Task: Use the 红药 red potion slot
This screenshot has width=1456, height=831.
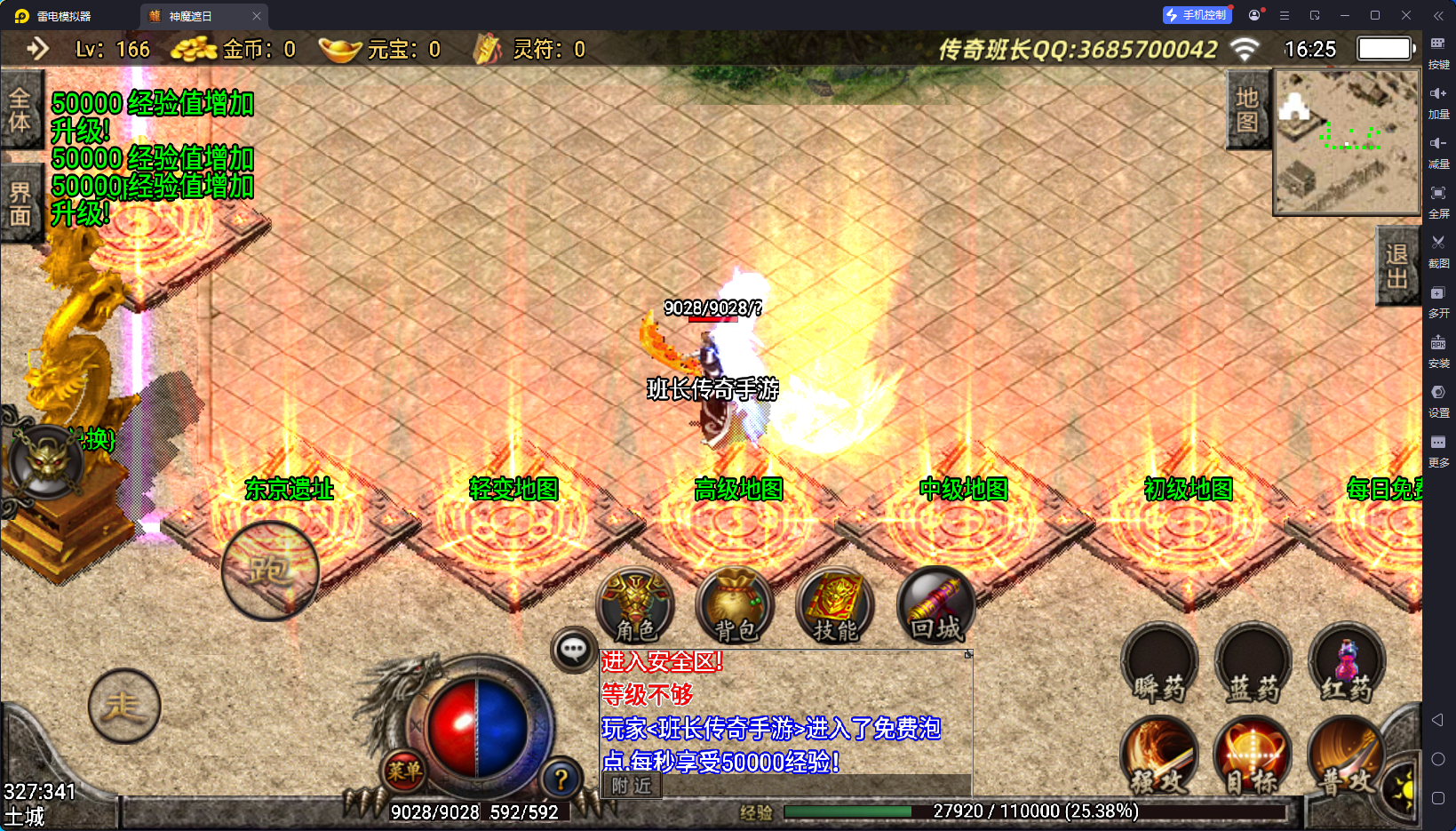Action: (1347, 663)
